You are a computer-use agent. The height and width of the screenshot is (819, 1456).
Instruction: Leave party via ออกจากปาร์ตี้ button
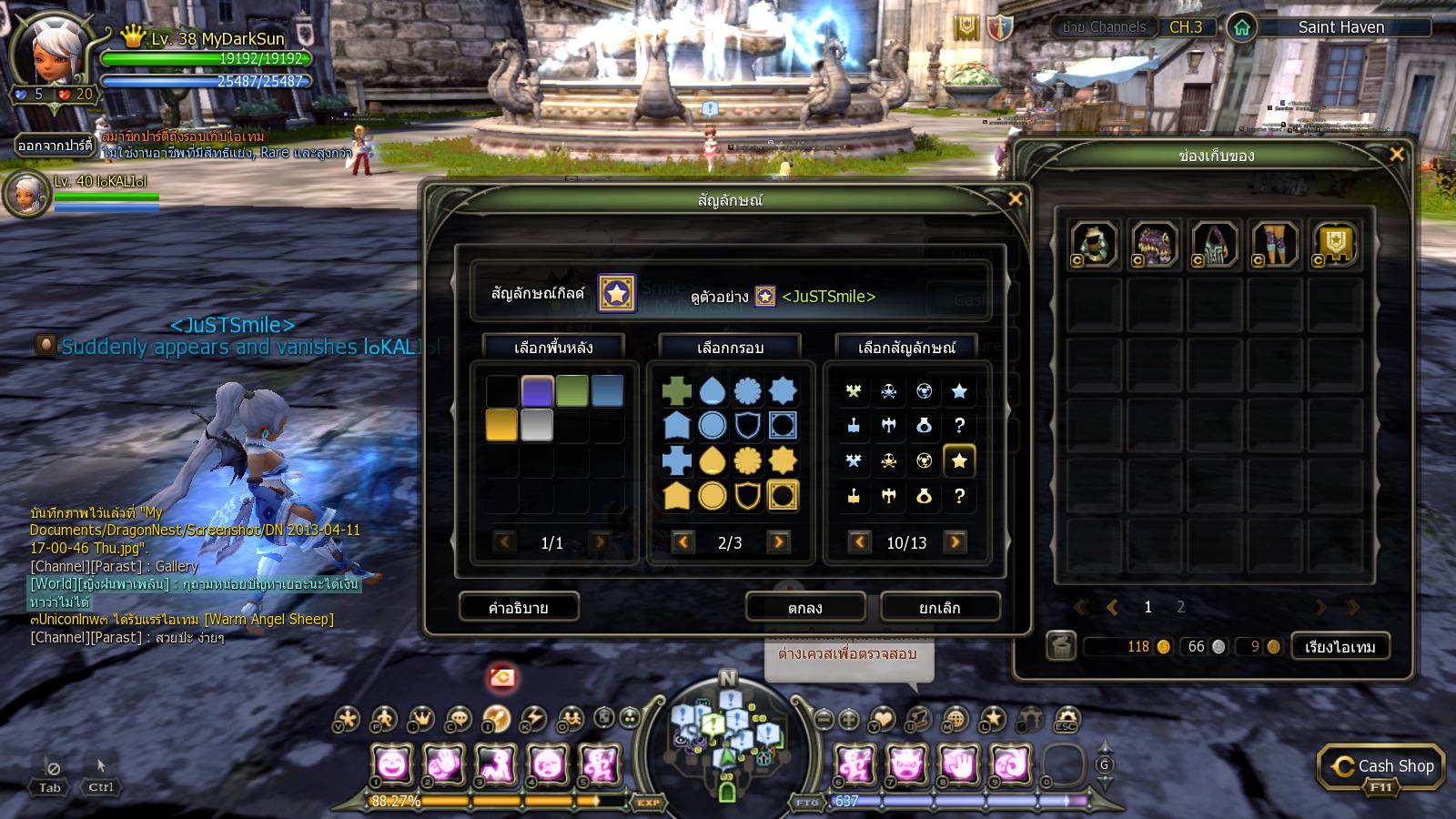(56, 145)
